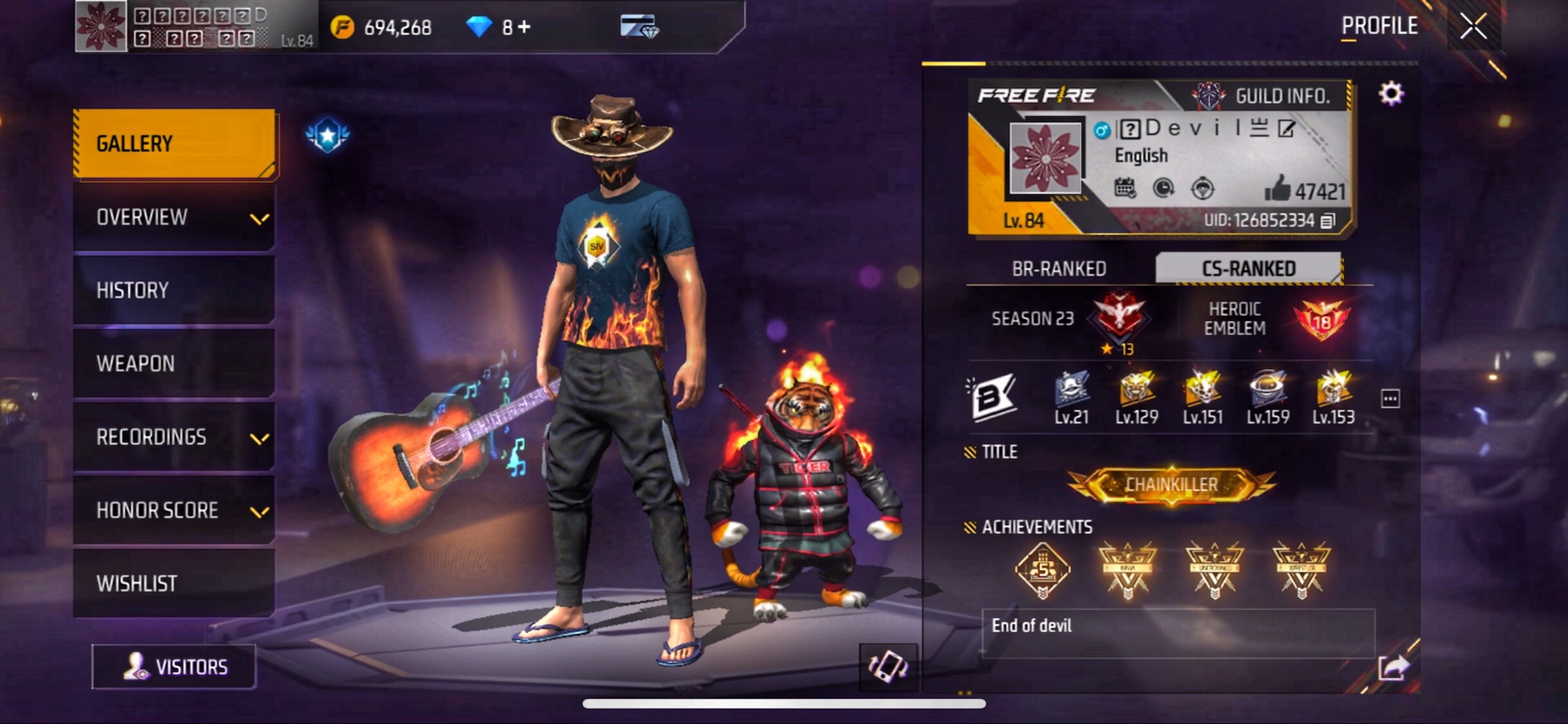The width and height of the screenshot is (1568, 724).
Task: Click the Chainkiller title badge
Action: 1171,485
